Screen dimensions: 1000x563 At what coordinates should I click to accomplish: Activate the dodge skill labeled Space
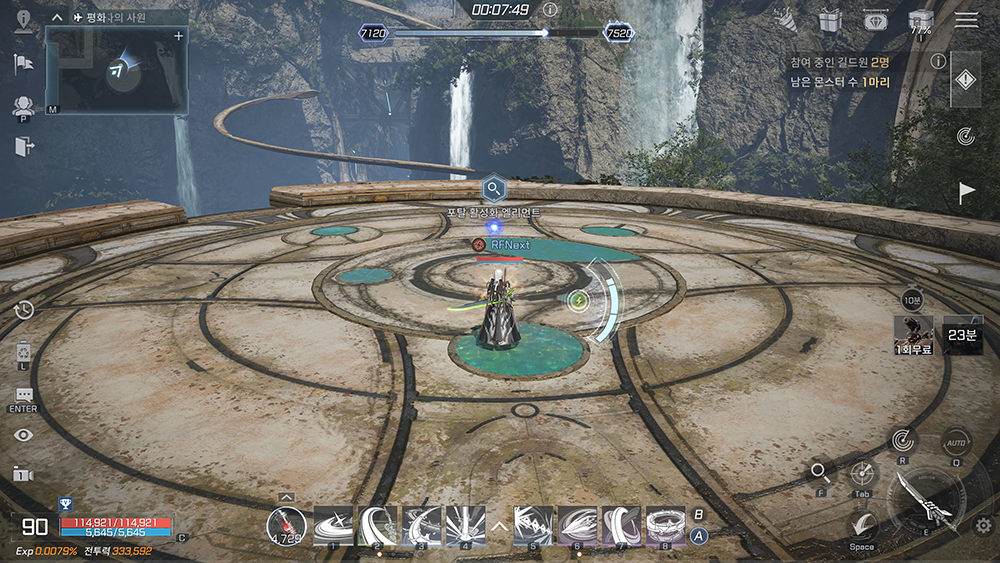point(862,525)
